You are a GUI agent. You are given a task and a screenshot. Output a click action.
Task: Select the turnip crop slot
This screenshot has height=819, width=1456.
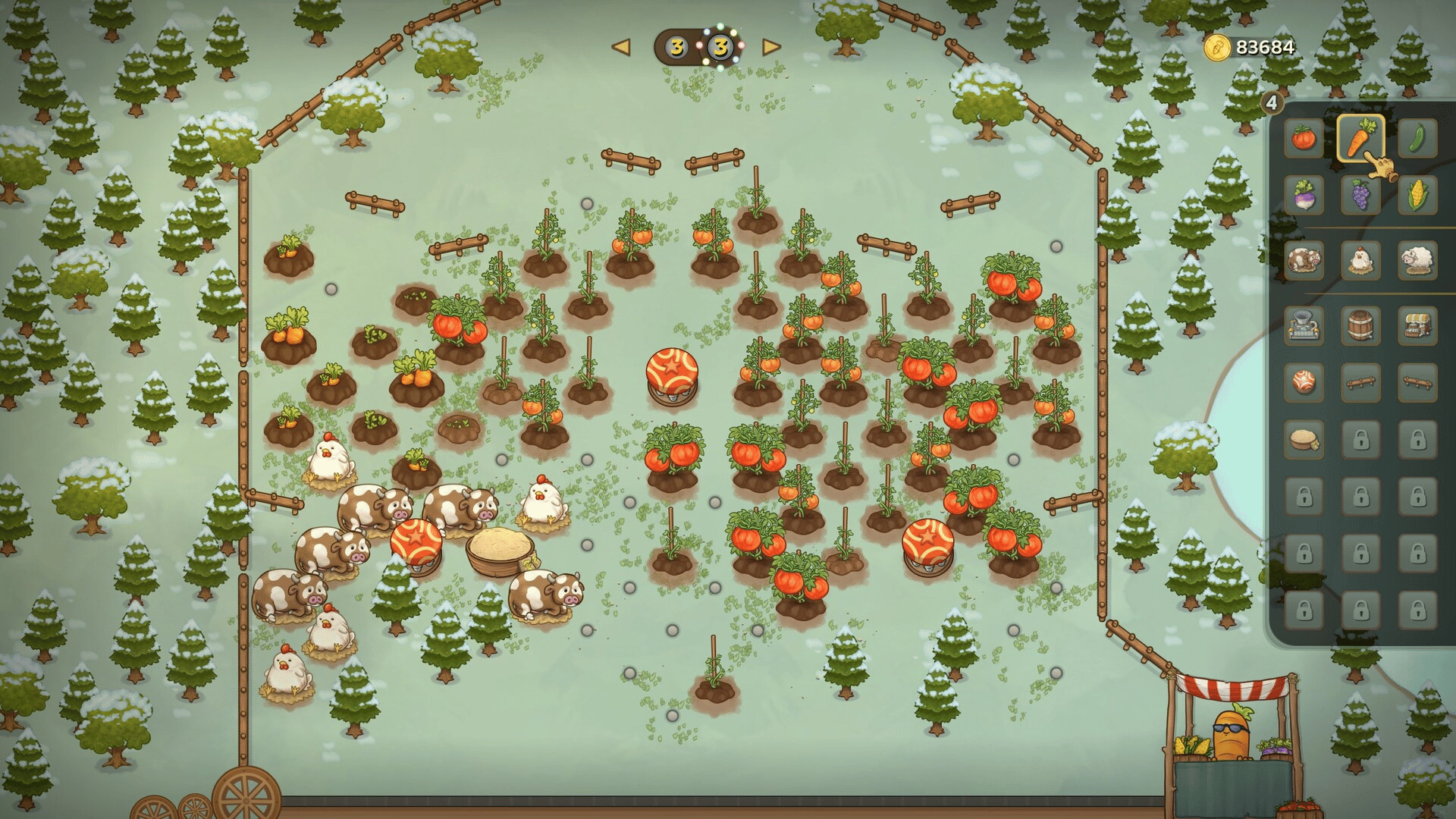[x=1304, y=196]
